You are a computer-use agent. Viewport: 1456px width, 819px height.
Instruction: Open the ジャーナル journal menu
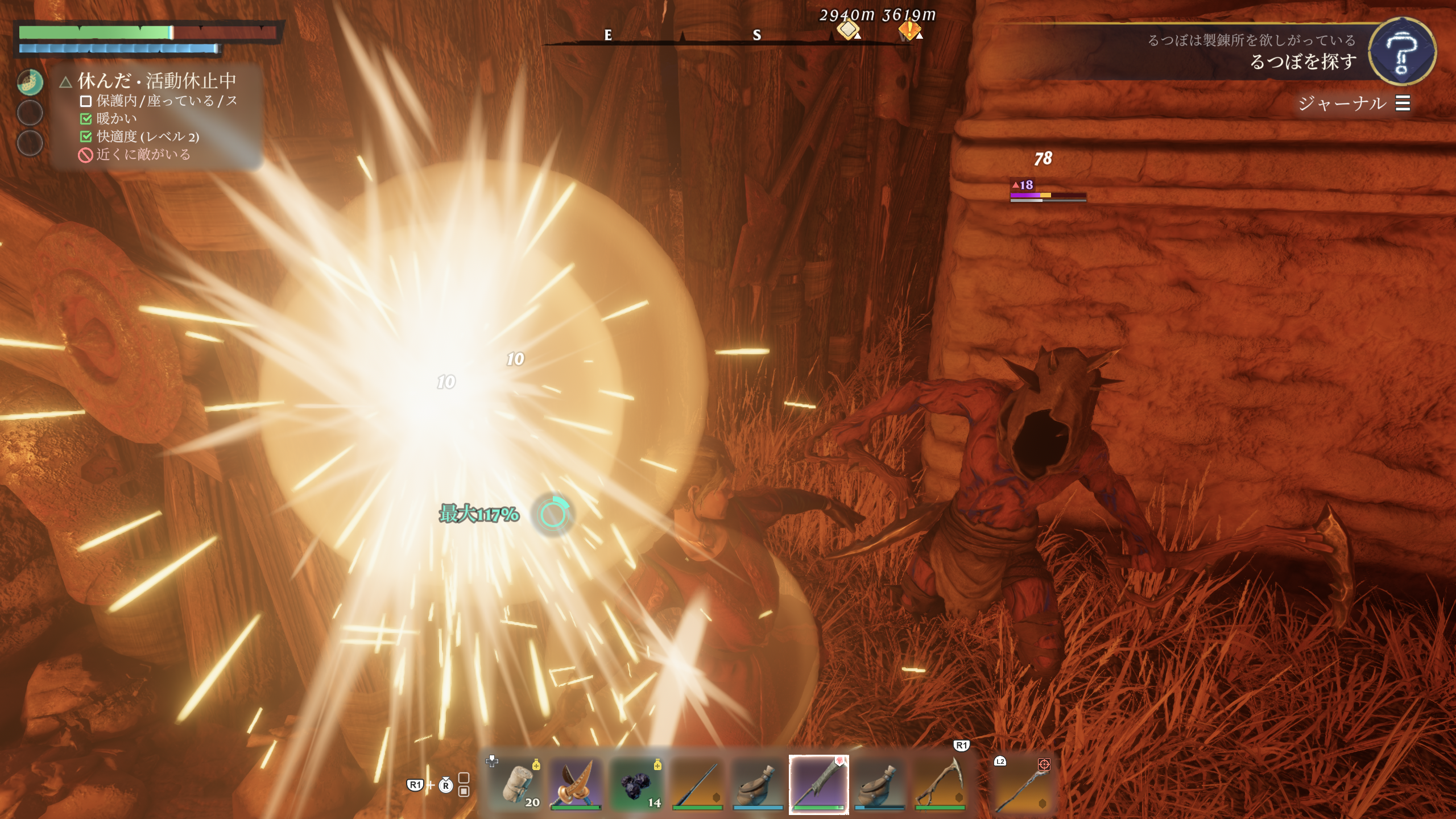point(1354,104)
